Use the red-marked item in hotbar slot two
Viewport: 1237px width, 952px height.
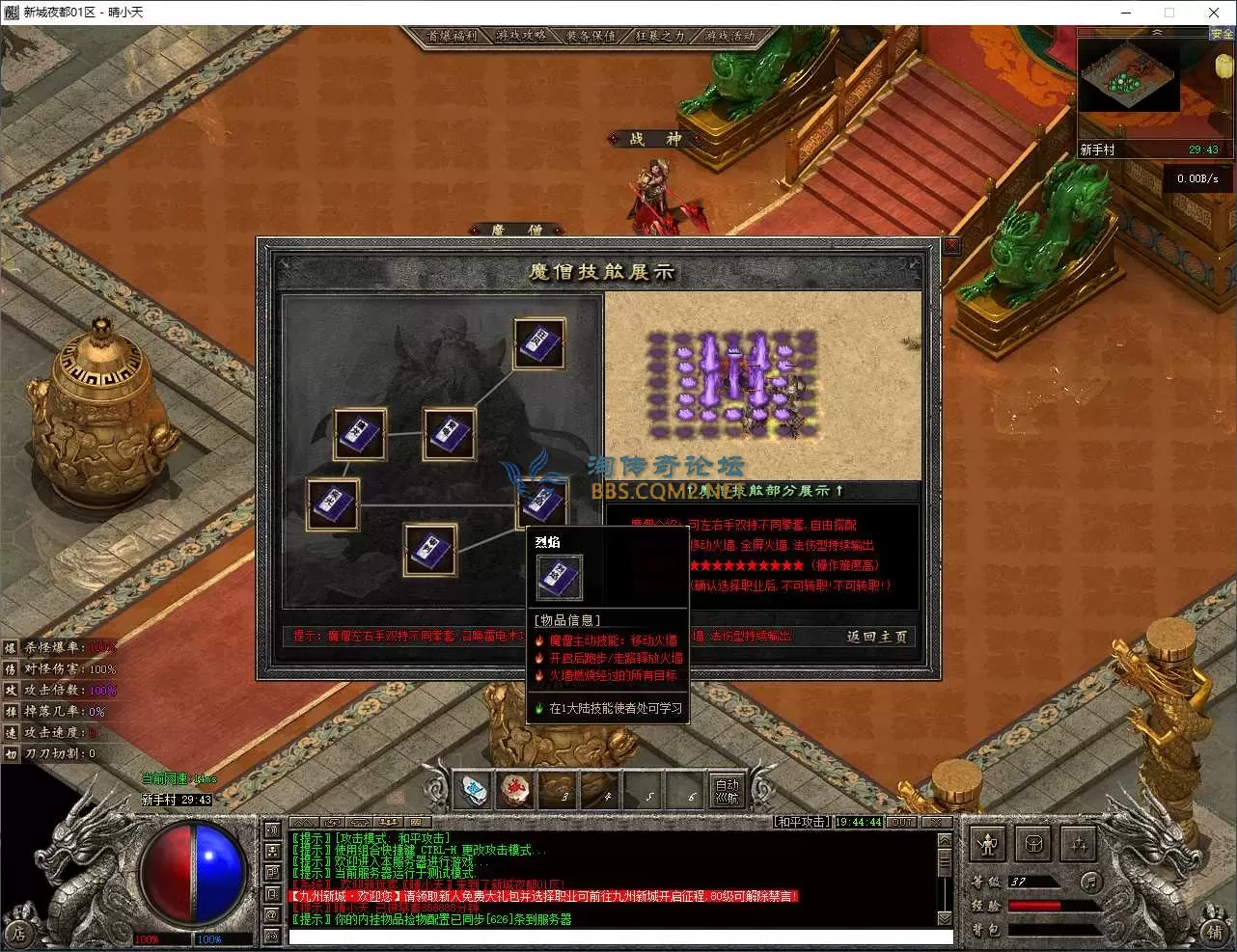point(516,791)
